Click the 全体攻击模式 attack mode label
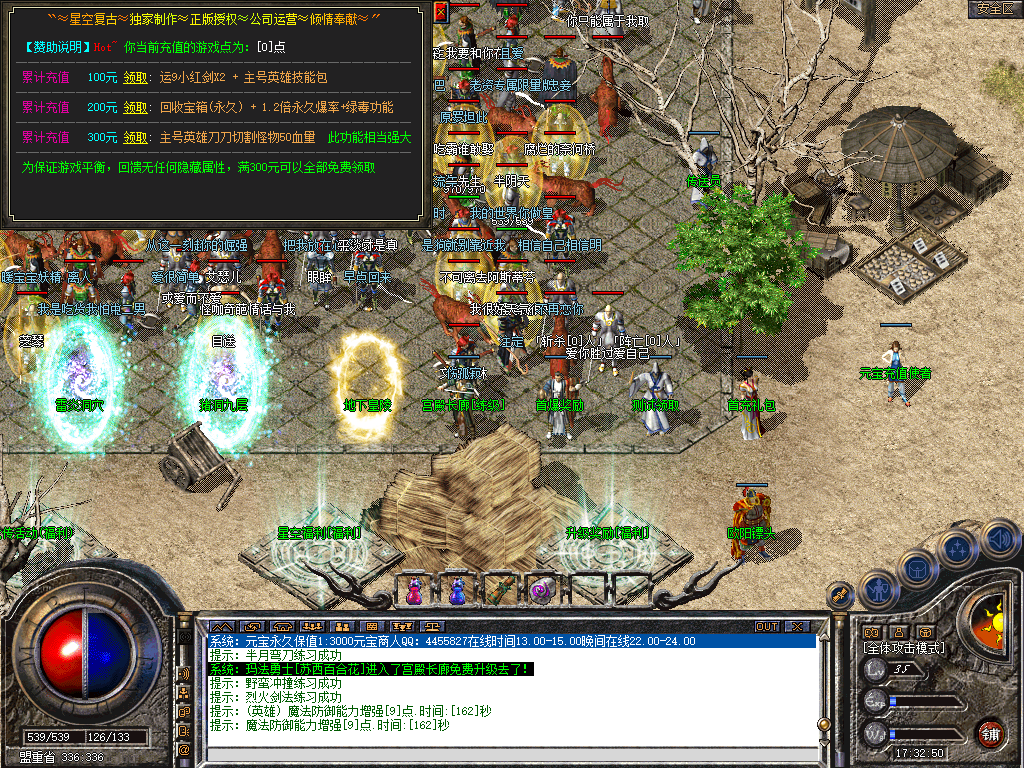Image resolution: width=1024 pixels, height=768 pixels. coord(904,648)
